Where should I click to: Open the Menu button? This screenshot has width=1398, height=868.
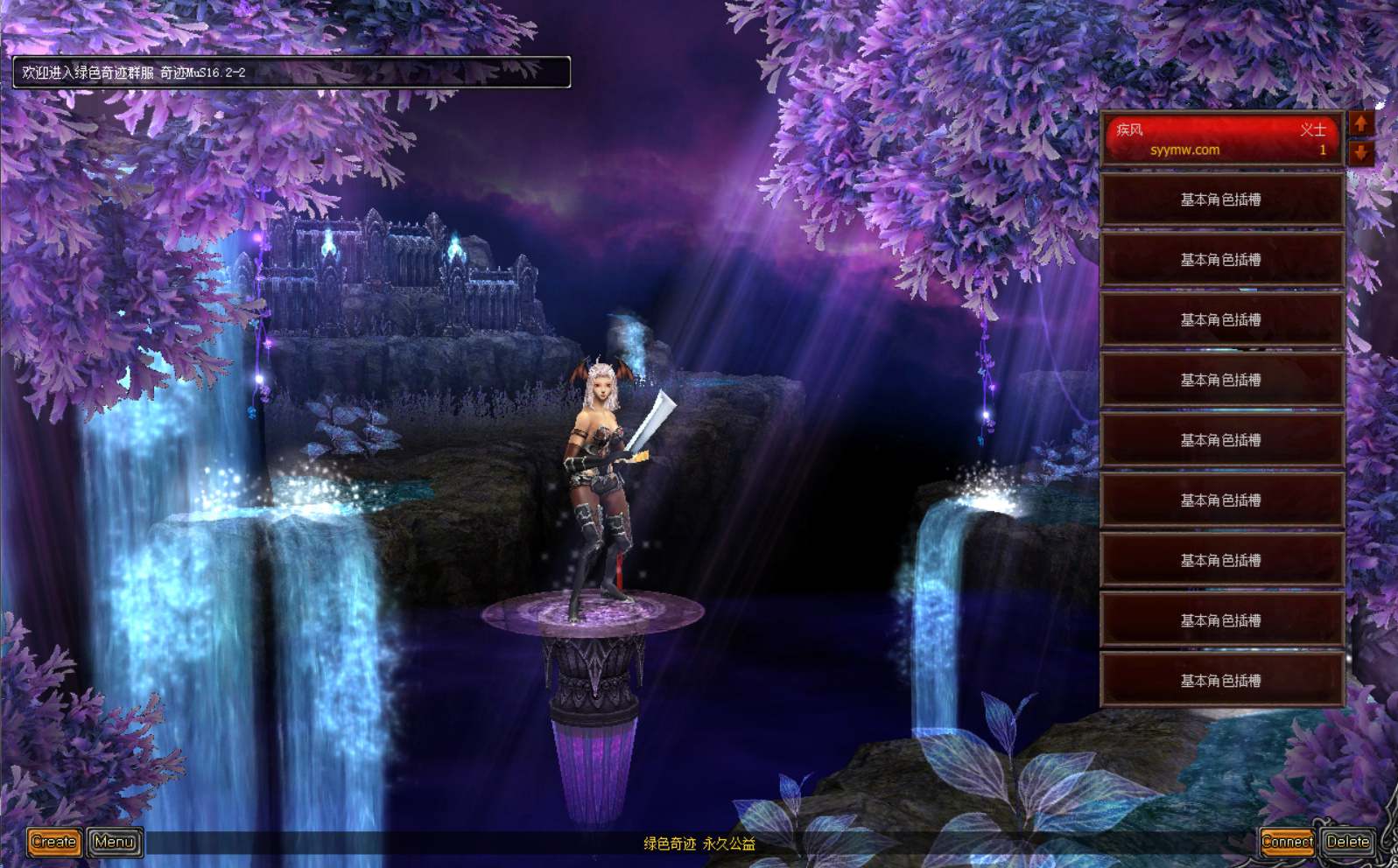click(x=115, y=842)
